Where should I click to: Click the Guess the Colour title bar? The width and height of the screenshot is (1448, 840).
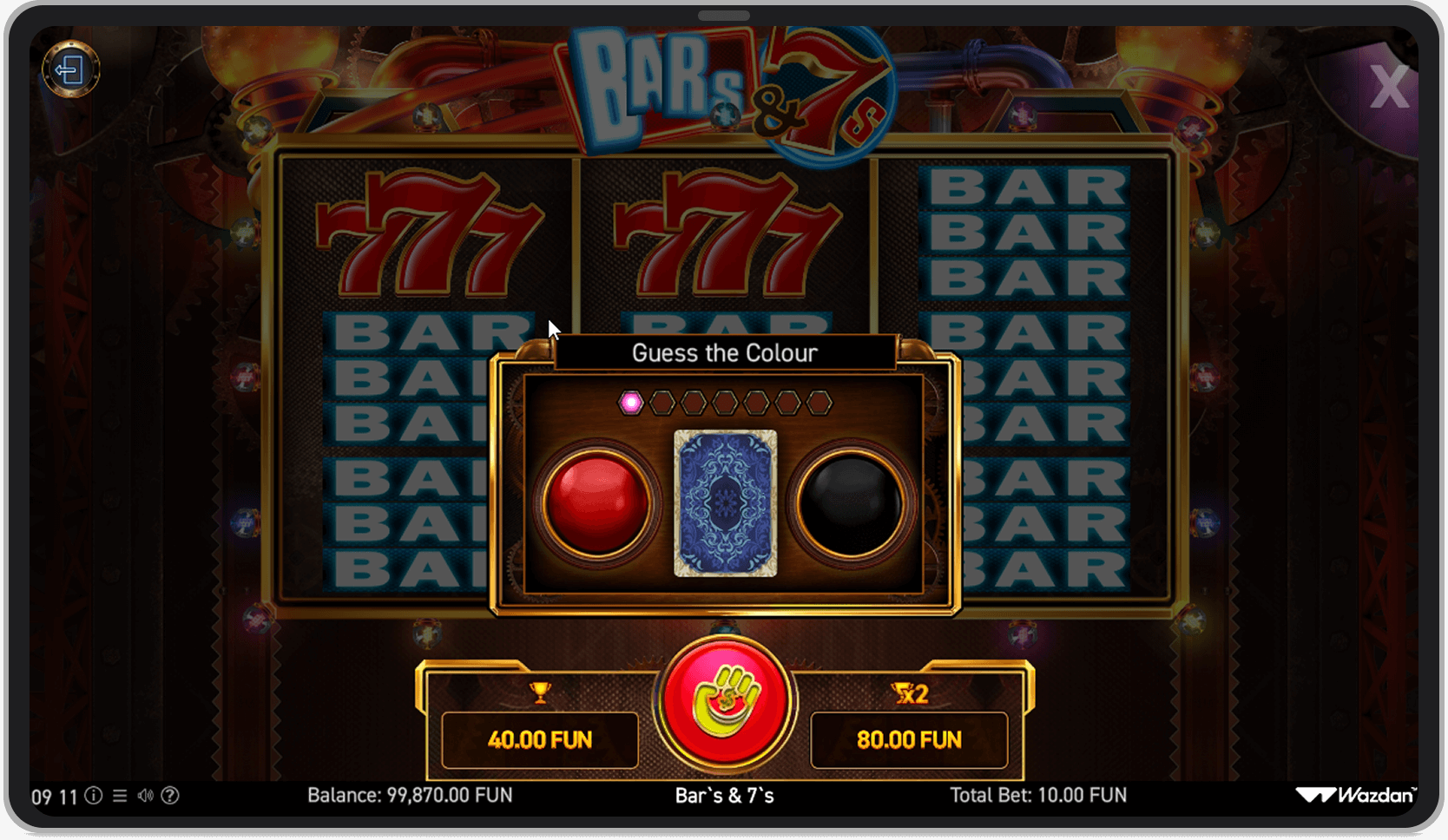[726, 352]
